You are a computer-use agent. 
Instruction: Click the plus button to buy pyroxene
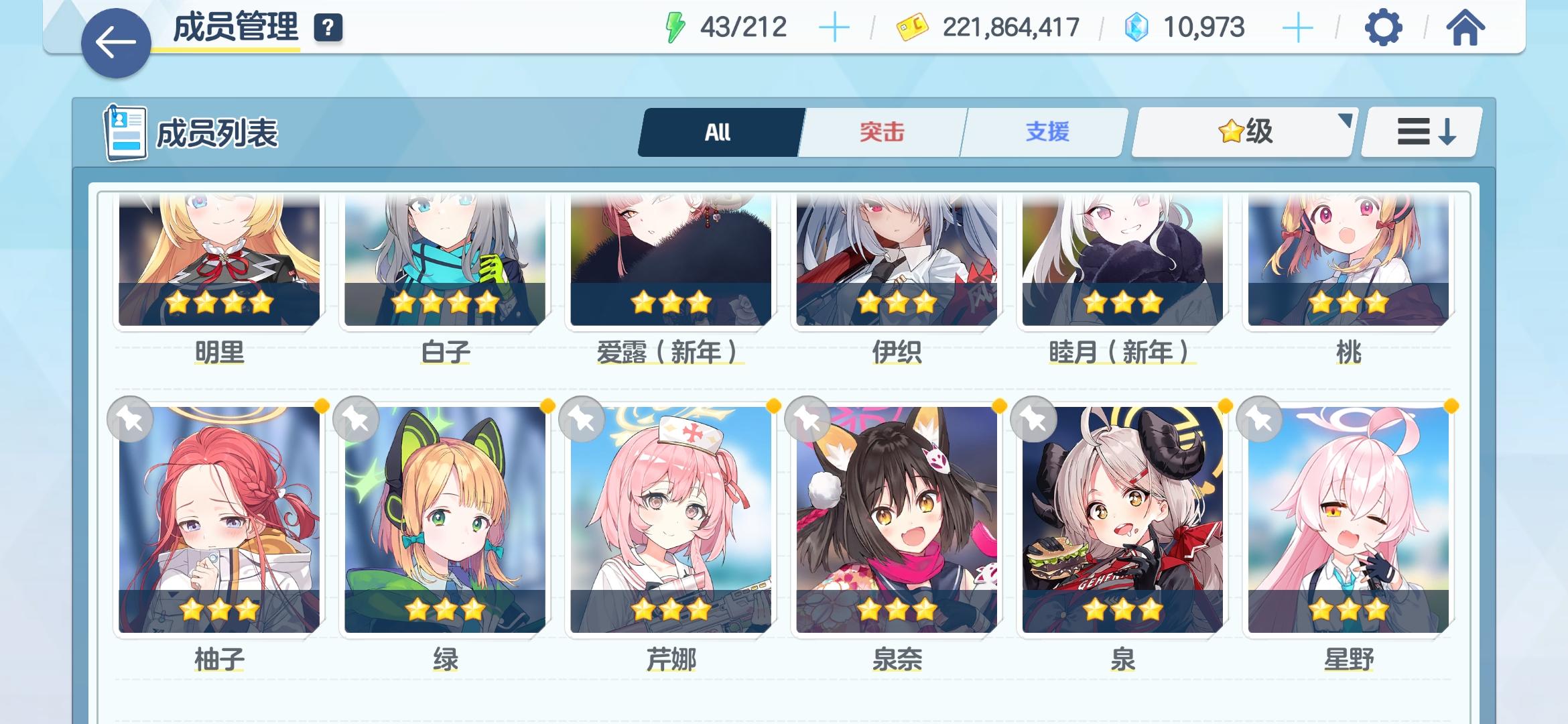point(1299,27)
